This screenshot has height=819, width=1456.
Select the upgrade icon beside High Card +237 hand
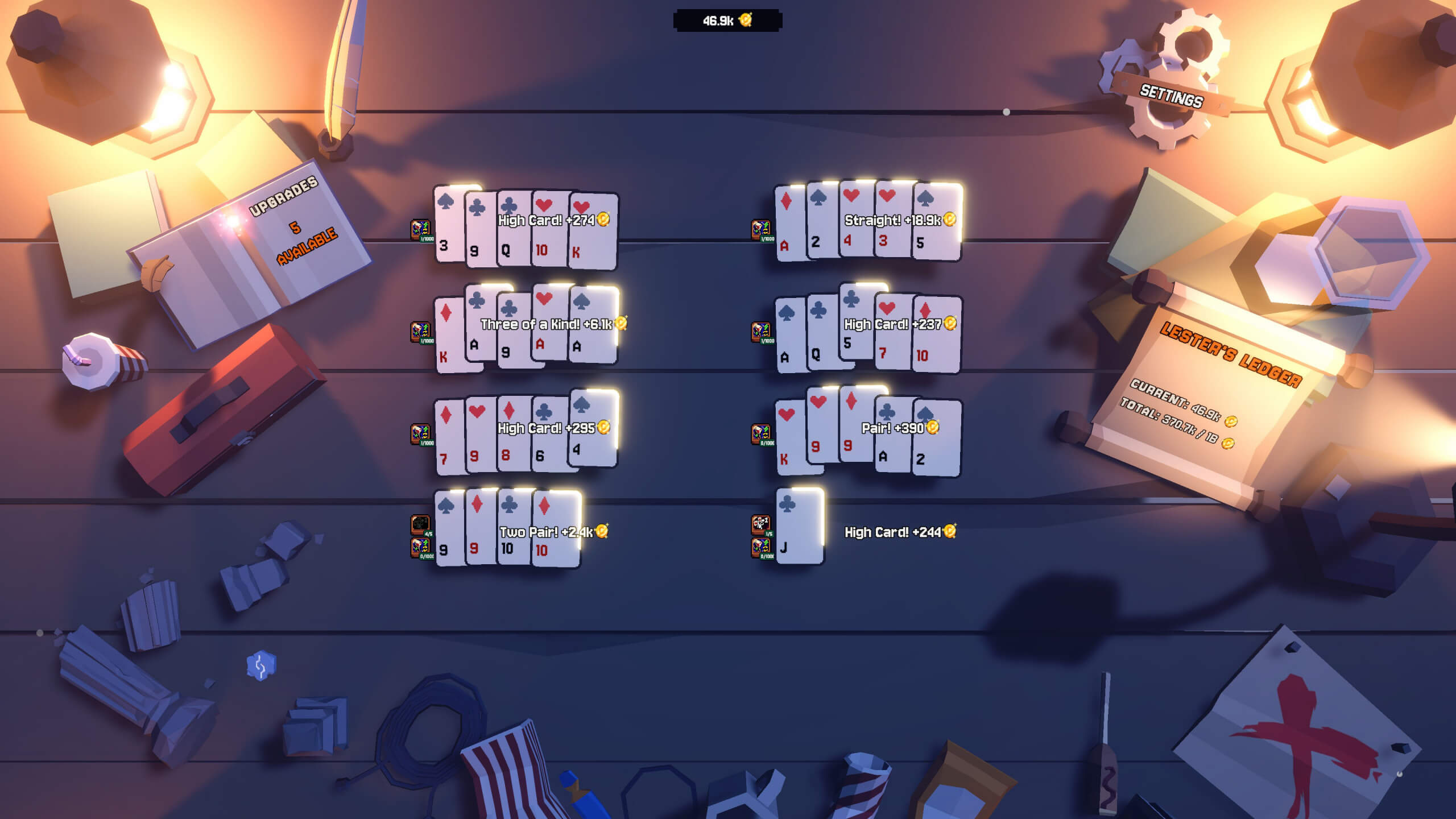point(761,332)
